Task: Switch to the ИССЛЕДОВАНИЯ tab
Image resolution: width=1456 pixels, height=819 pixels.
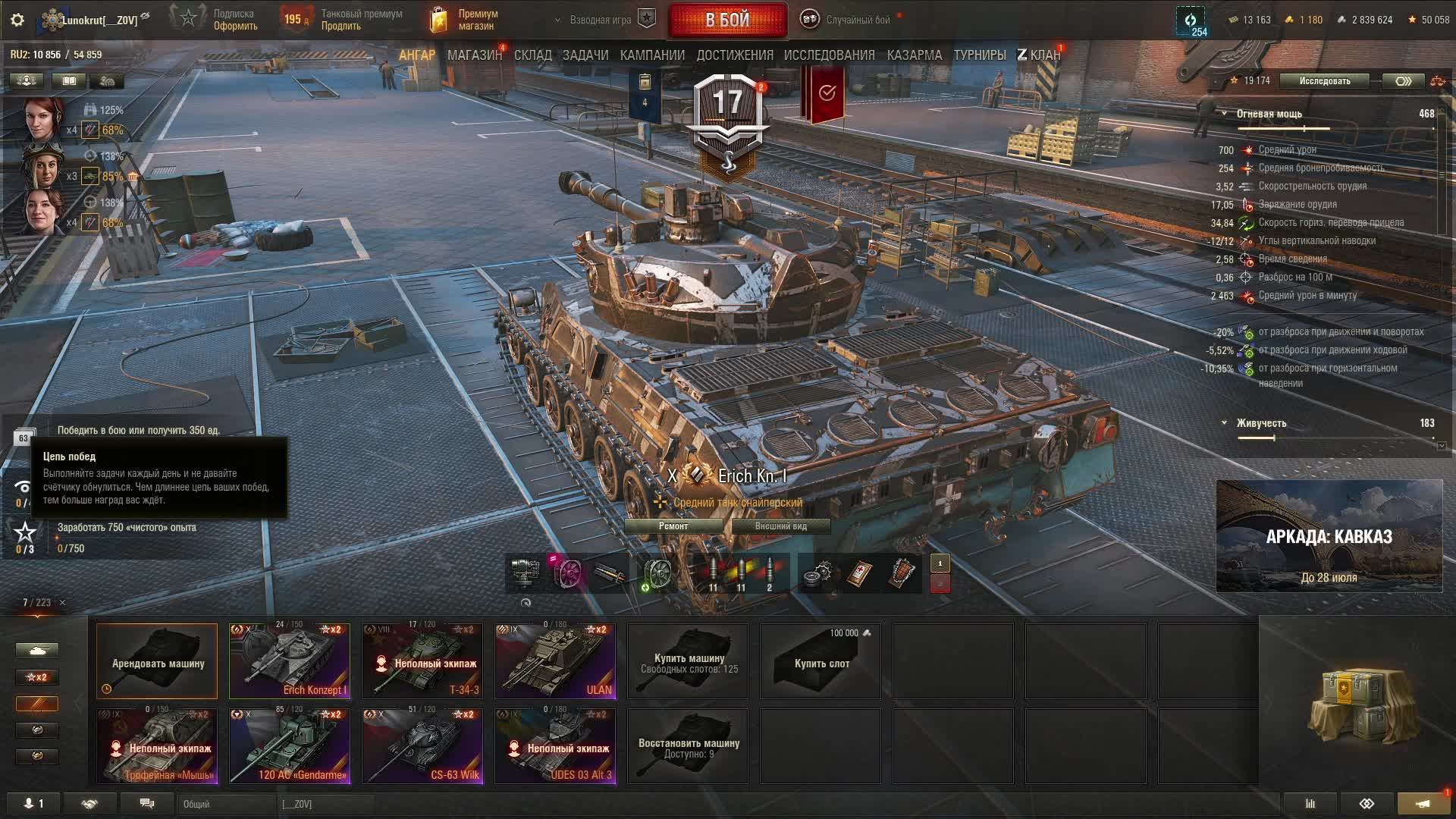Action: [829, 55]
